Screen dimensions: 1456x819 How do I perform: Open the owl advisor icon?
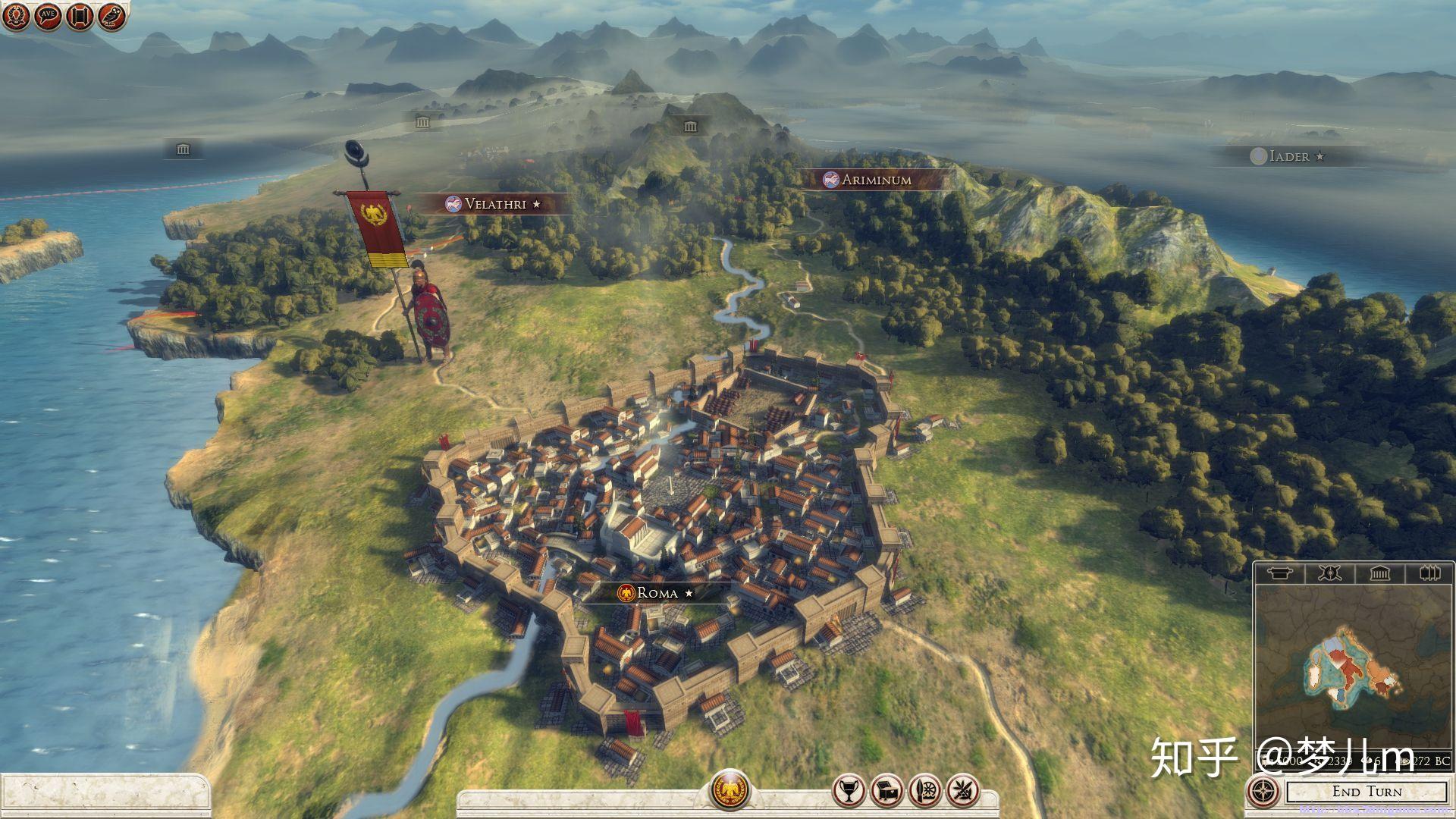pos(111,16)
